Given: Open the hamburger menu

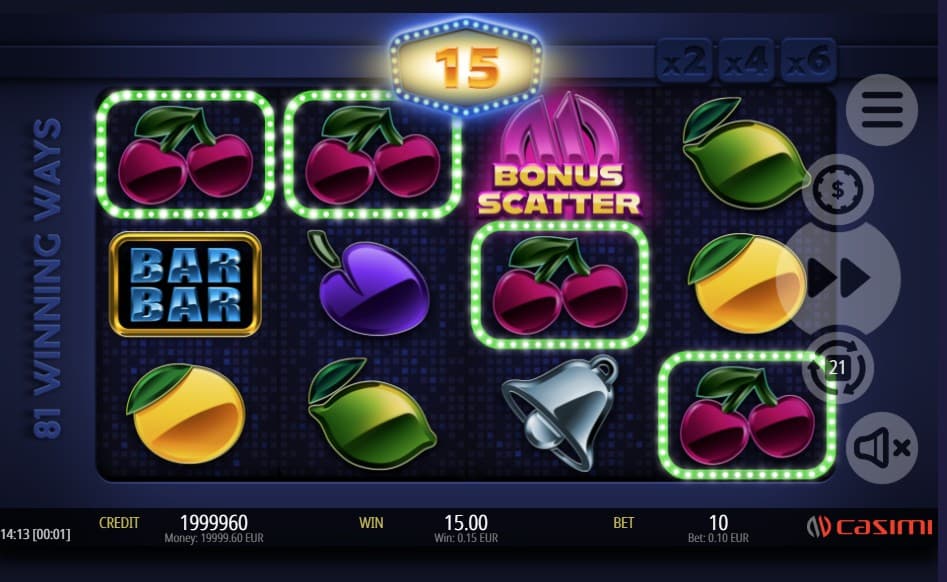Looking at the screenshot, I should [881, 110].
